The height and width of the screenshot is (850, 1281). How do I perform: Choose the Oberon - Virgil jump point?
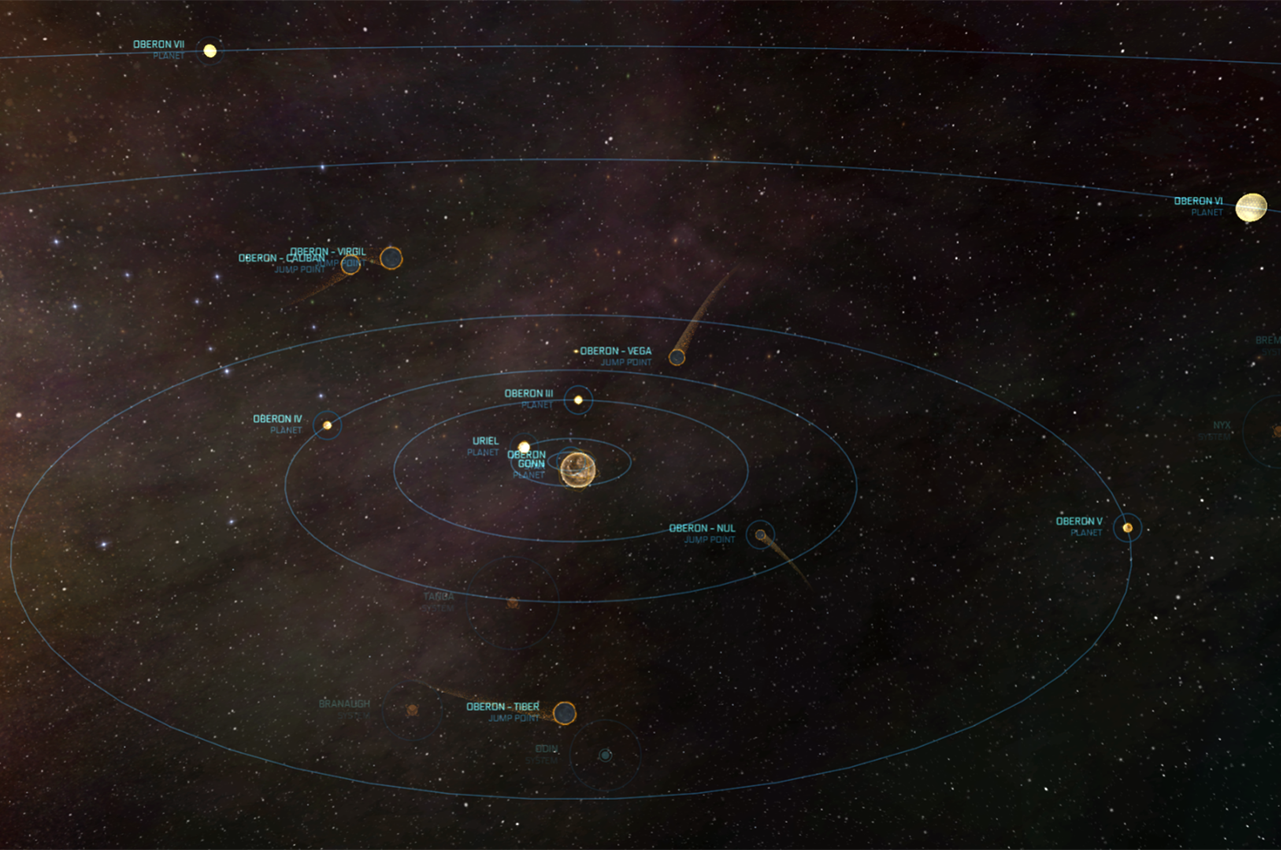click(391, 258)
